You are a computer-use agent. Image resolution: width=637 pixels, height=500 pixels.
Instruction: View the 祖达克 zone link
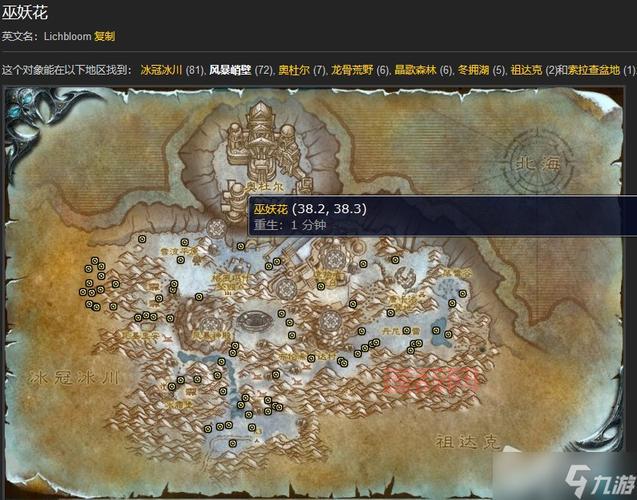tap(527, 70)
